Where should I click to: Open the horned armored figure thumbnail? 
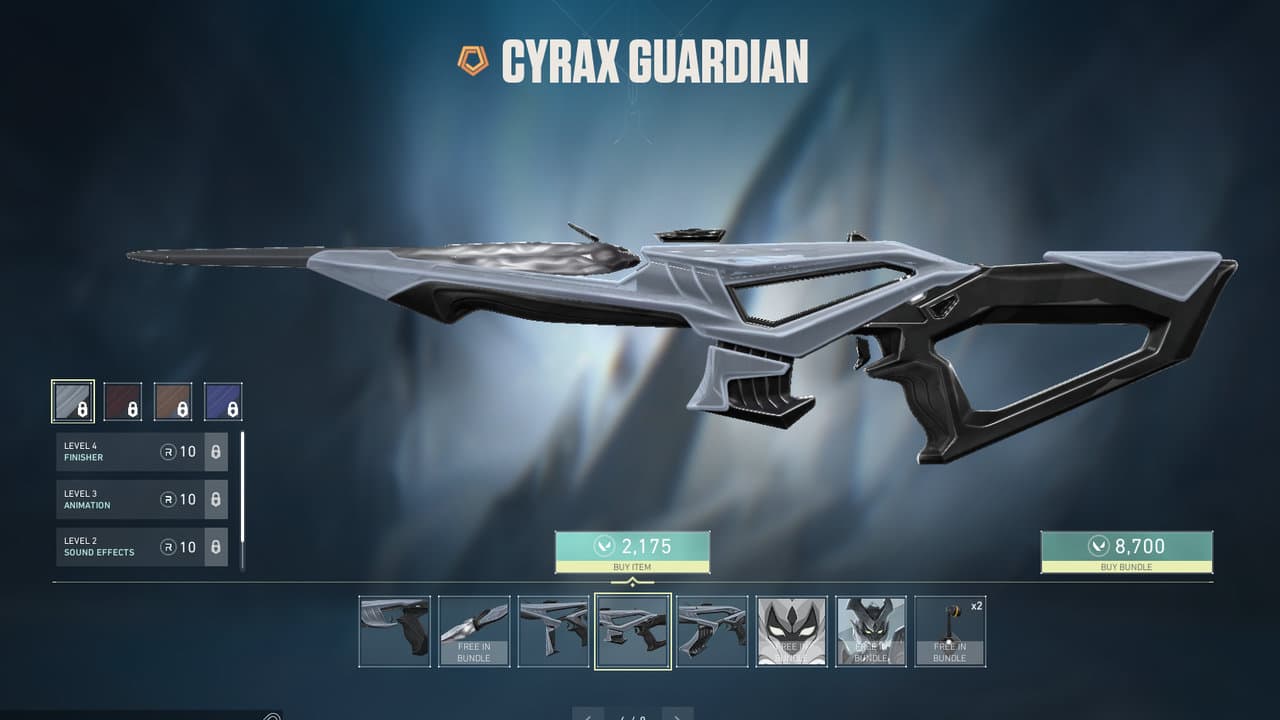[871, 631]
